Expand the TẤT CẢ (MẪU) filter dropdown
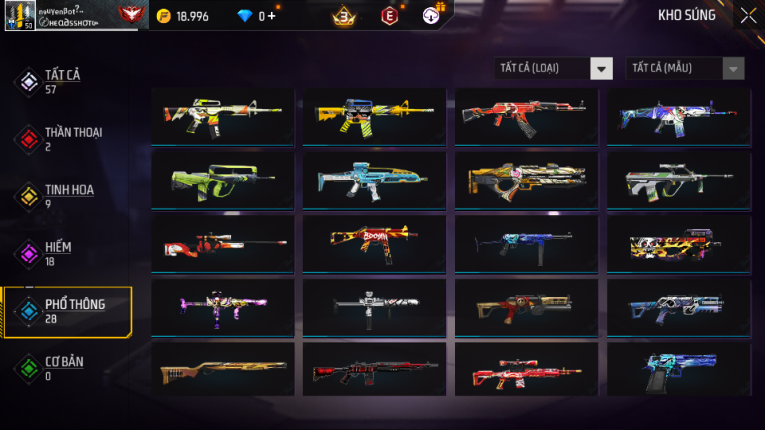 pos(685,68)
